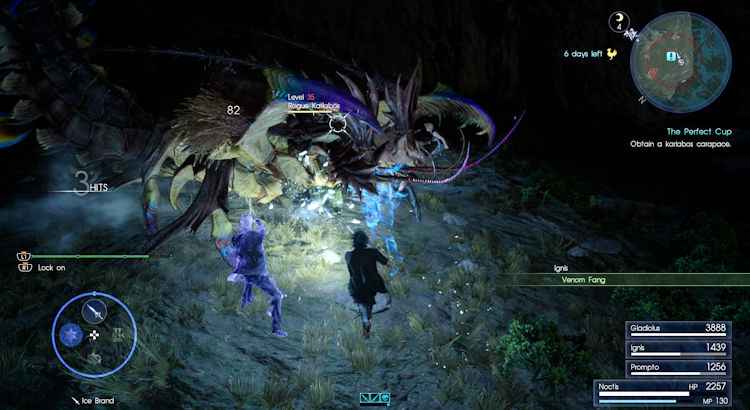Select Noctis's status panel
This screenshot has width=750, height=410.
(672, 392)
